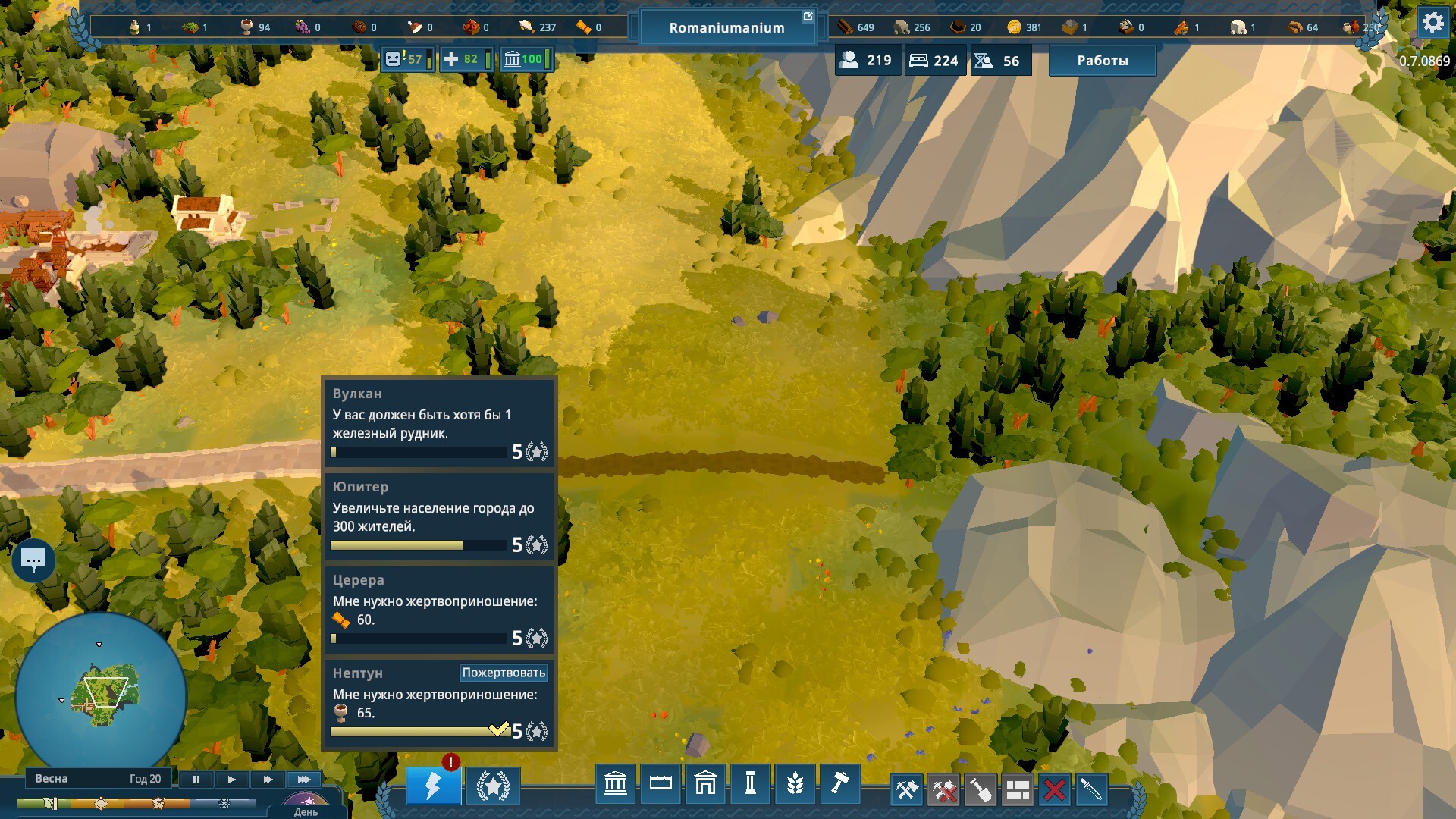Open the hammer production building category
This screenshot has width=1456, height=819.
pyautogui.click(x=839, y=783)
